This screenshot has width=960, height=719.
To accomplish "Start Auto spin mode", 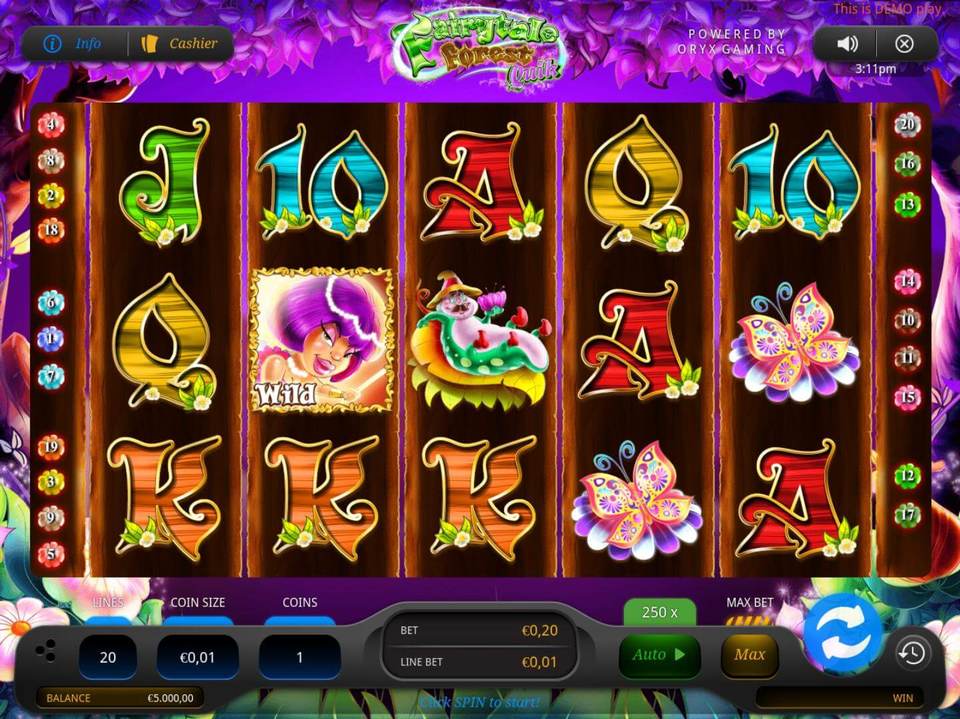I will pos(659,656).
